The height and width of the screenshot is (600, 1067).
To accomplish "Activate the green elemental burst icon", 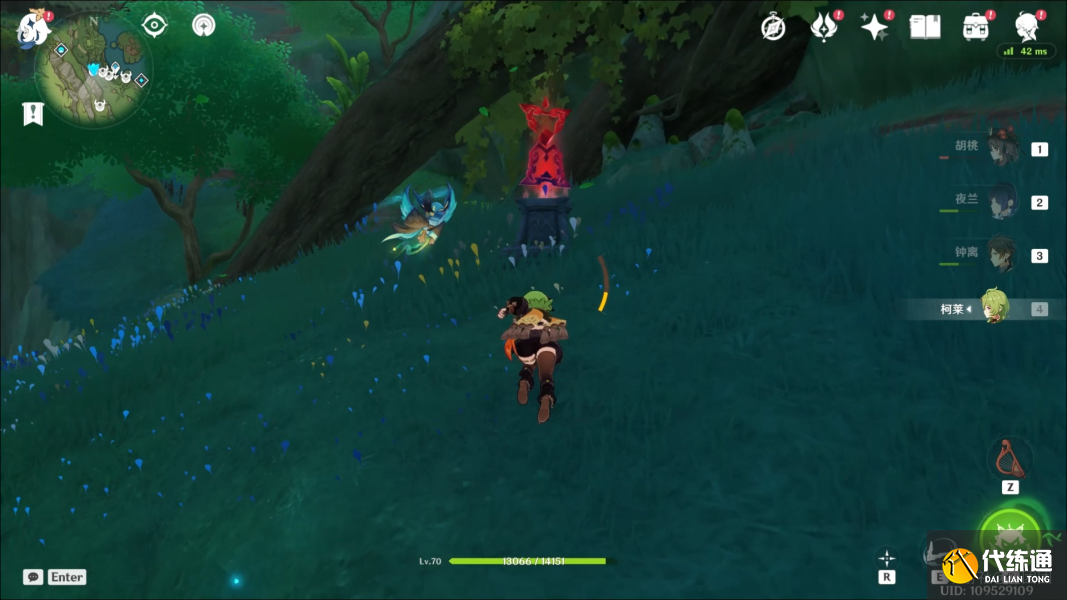I will pos(1010,536).
